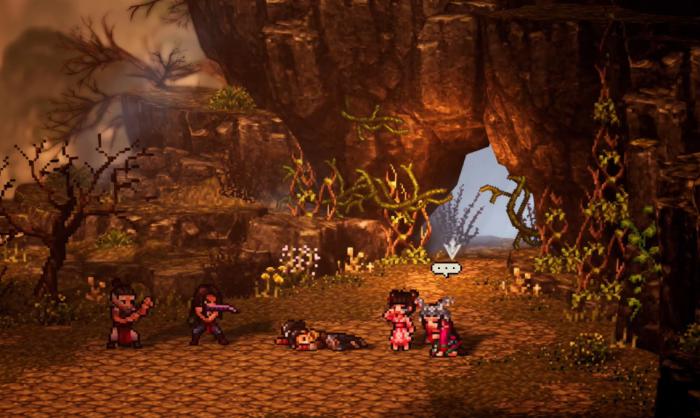Click the ellipsis speech bubble prompt

(x=445, y=268)
